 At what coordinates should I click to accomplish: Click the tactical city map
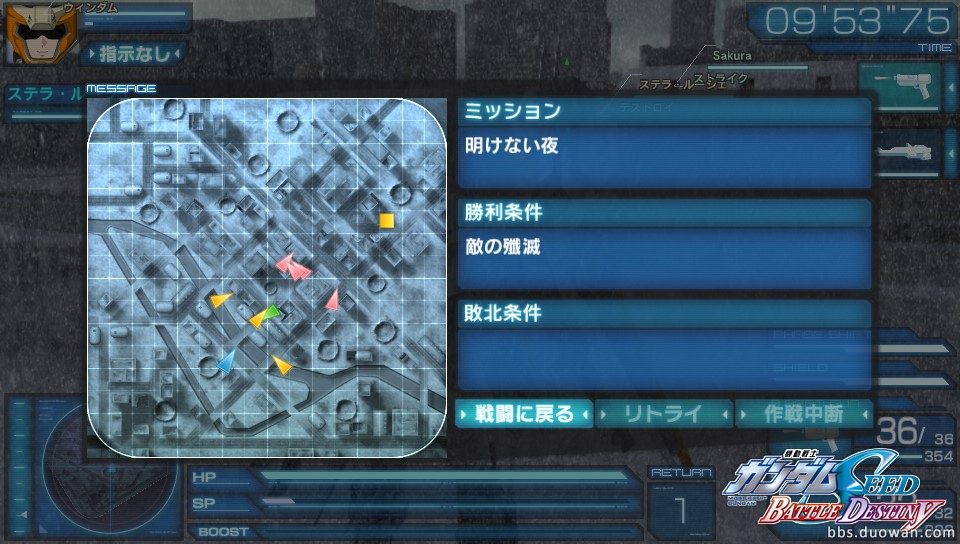(267, 273)
